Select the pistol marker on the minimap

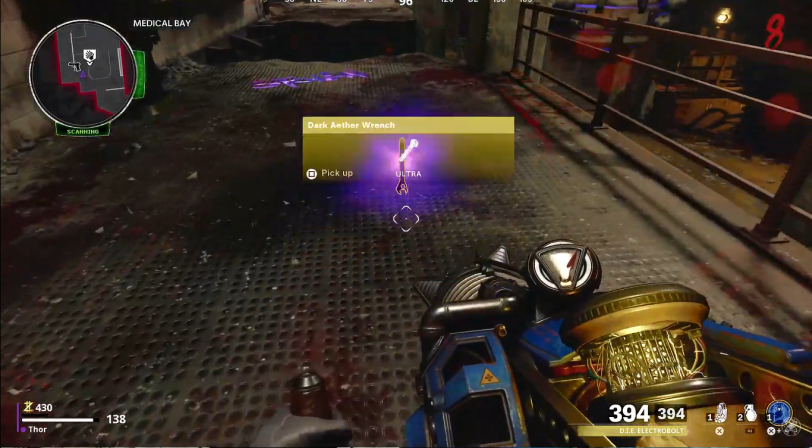pyautogui.click(x=73, y=66)
